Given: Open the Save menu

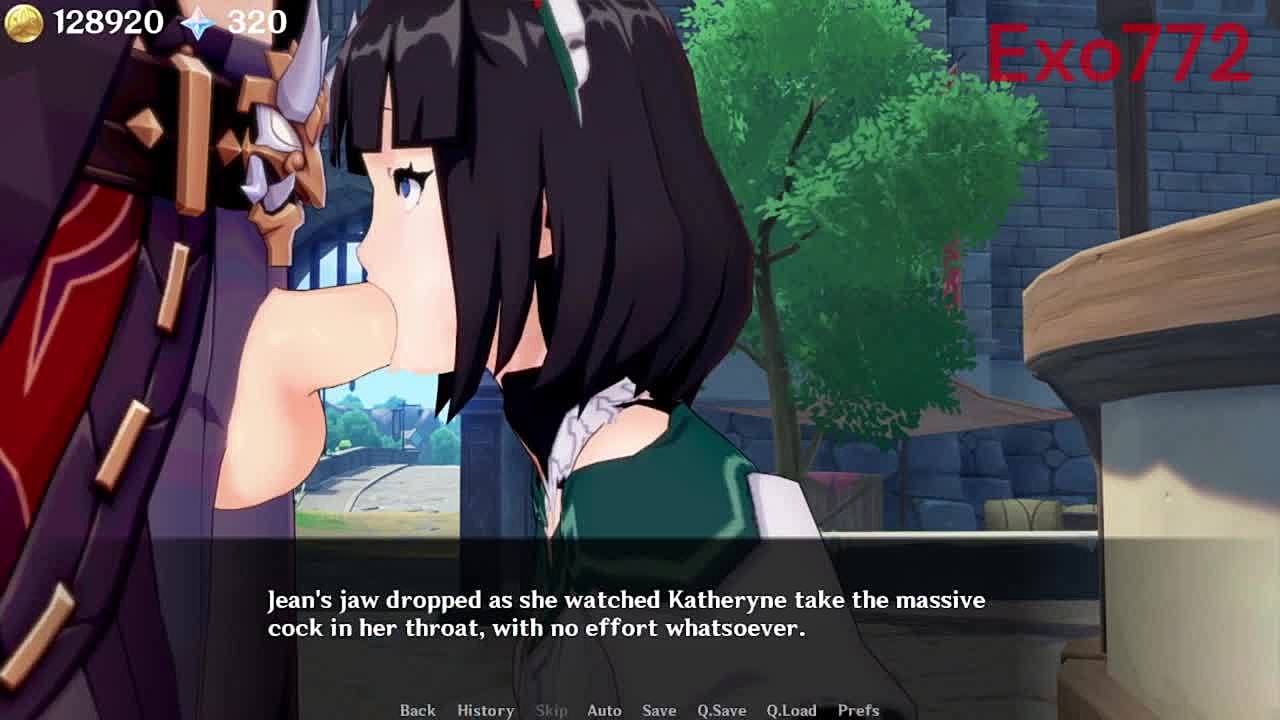Looking at the screenshot, I should (x=659, y=710).
